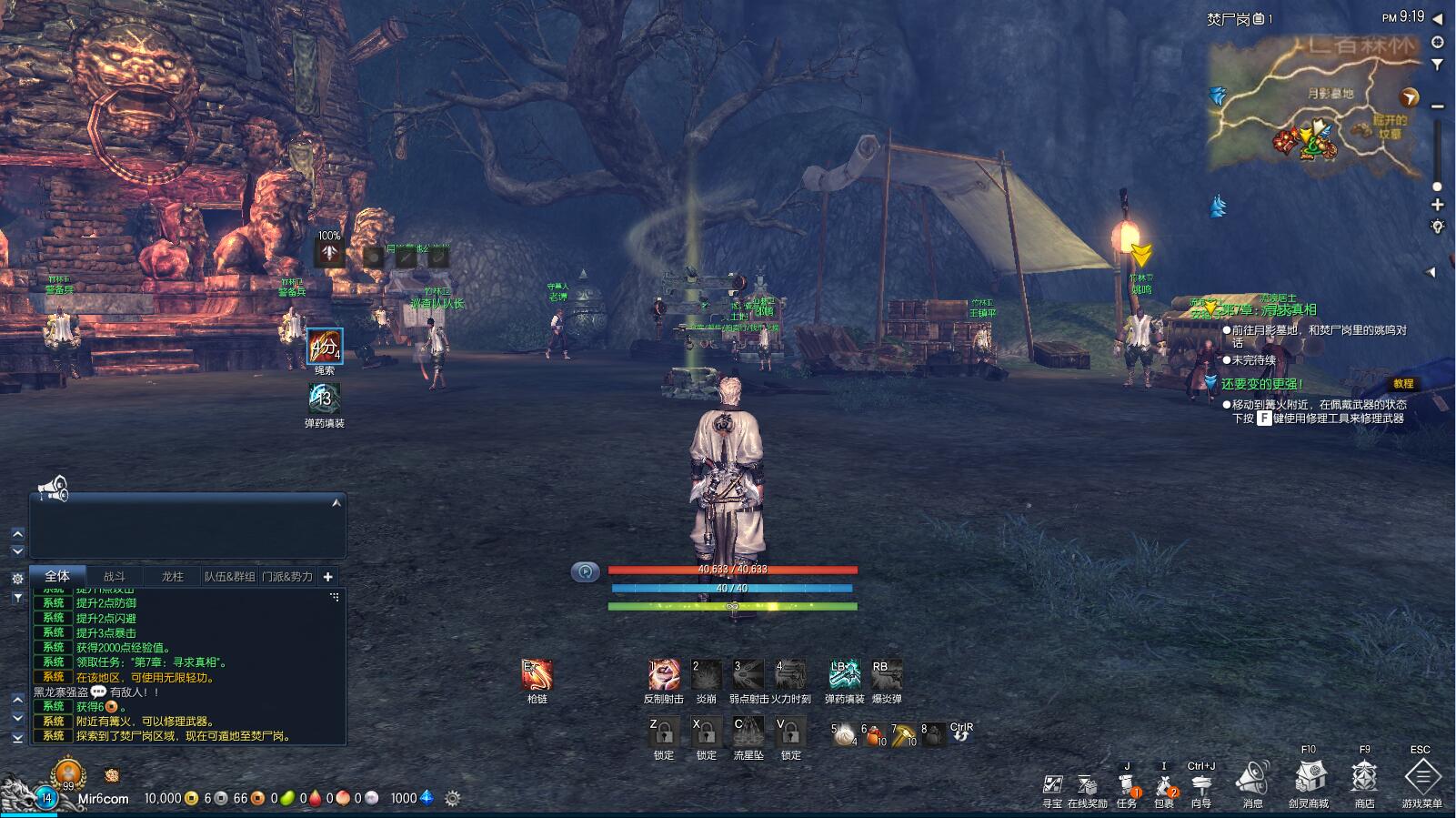The width and height of the screenshot is (1456, 818).
Task: Add a new chat tab with plus button
Action: click(x=327, y=576)
